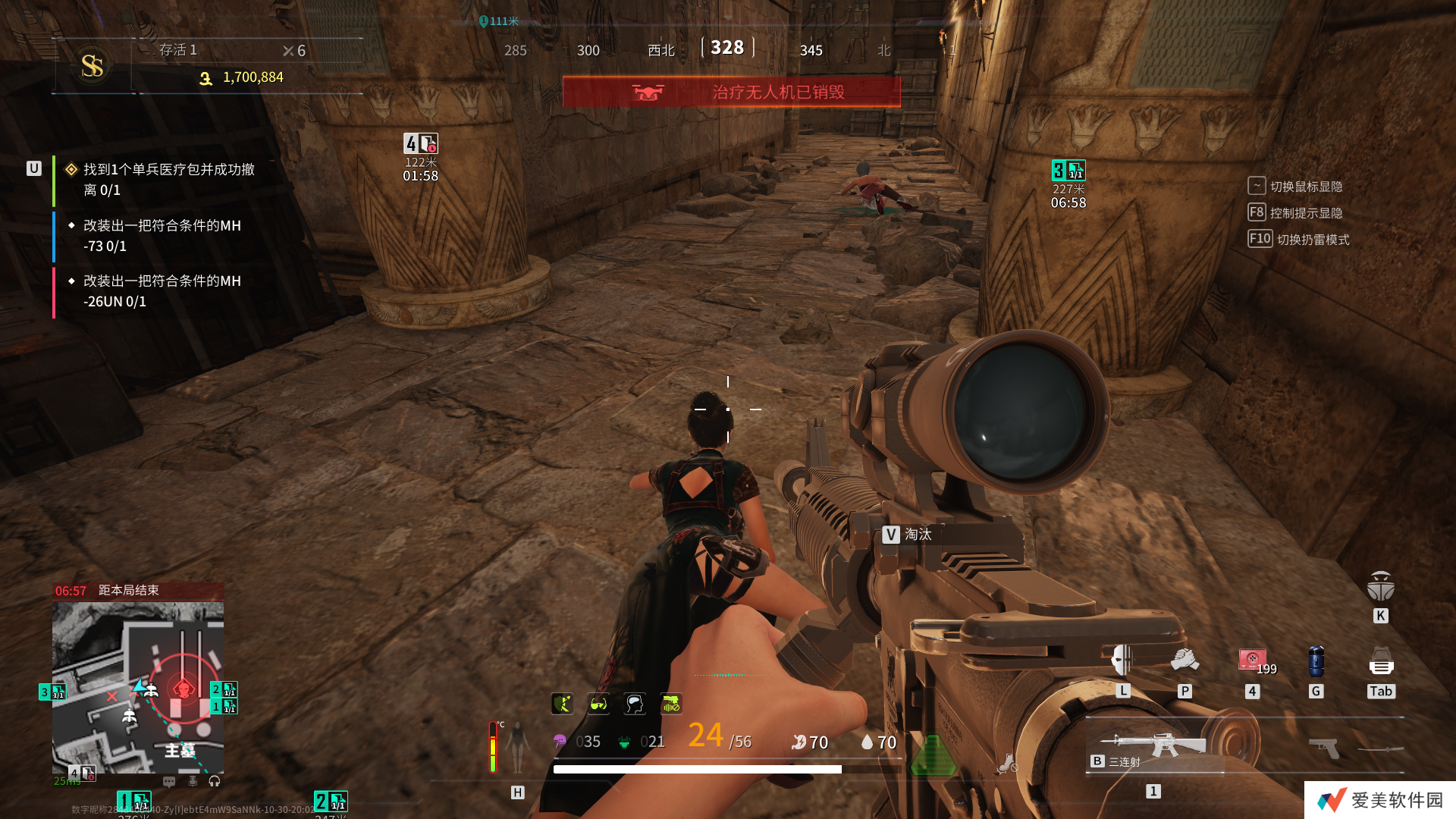Use the red medical item with 199 count
1456x819 pixels.
click(1252, 660)
